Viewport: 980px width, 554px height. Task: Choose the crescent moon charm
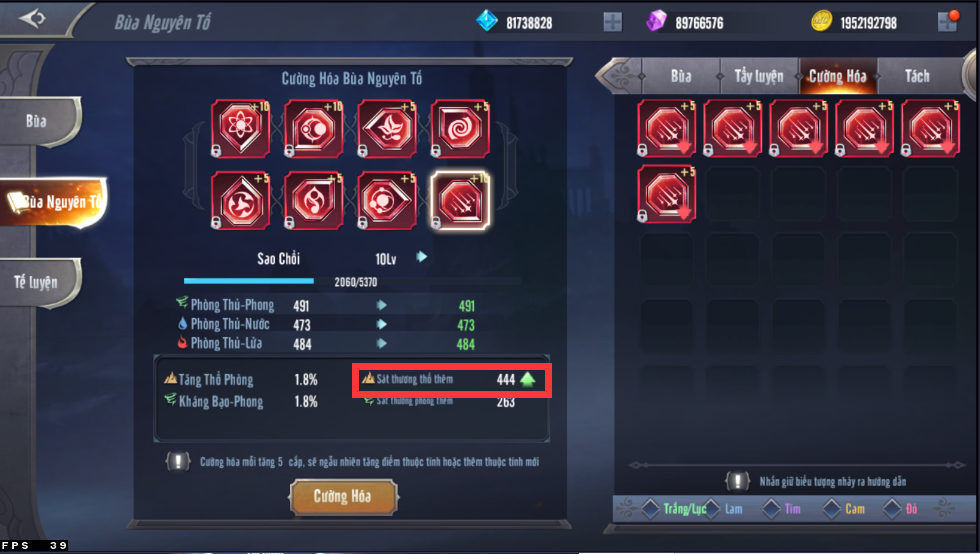pyautogui.click(x=314, y=129)
